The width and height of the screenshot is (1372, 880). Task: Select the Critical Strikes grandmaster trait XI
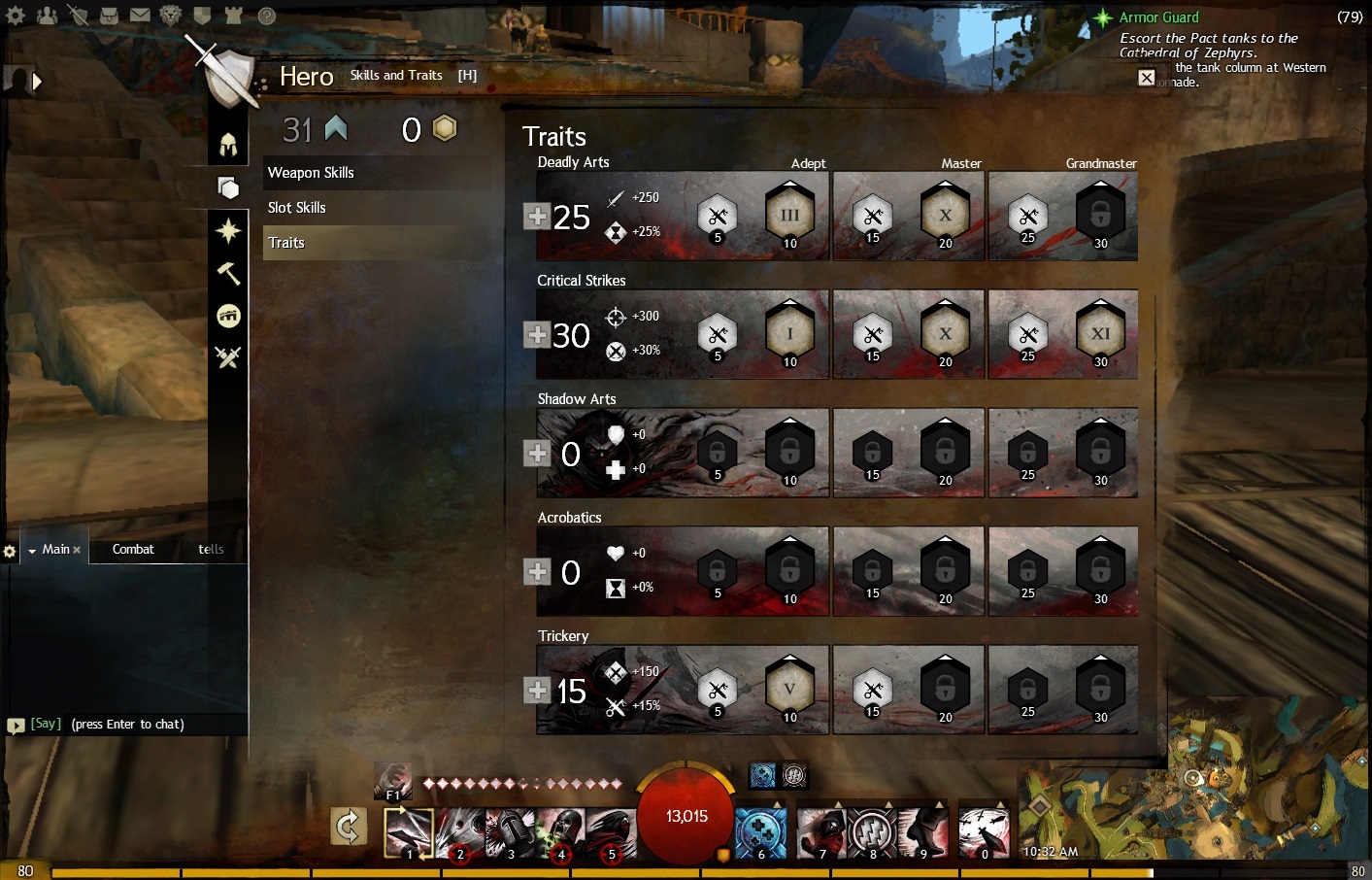click(x=1100, y=333)
